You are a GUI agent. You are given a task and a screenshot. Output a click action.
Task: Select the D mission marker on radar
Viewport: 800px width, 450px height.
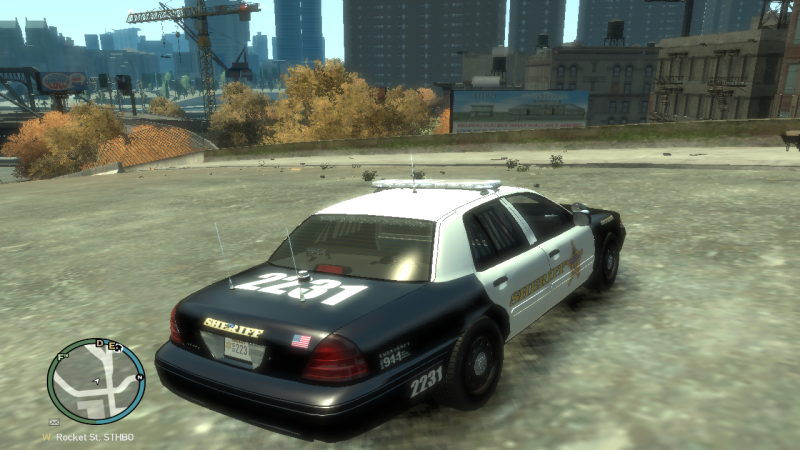click(x=100, y=344)
